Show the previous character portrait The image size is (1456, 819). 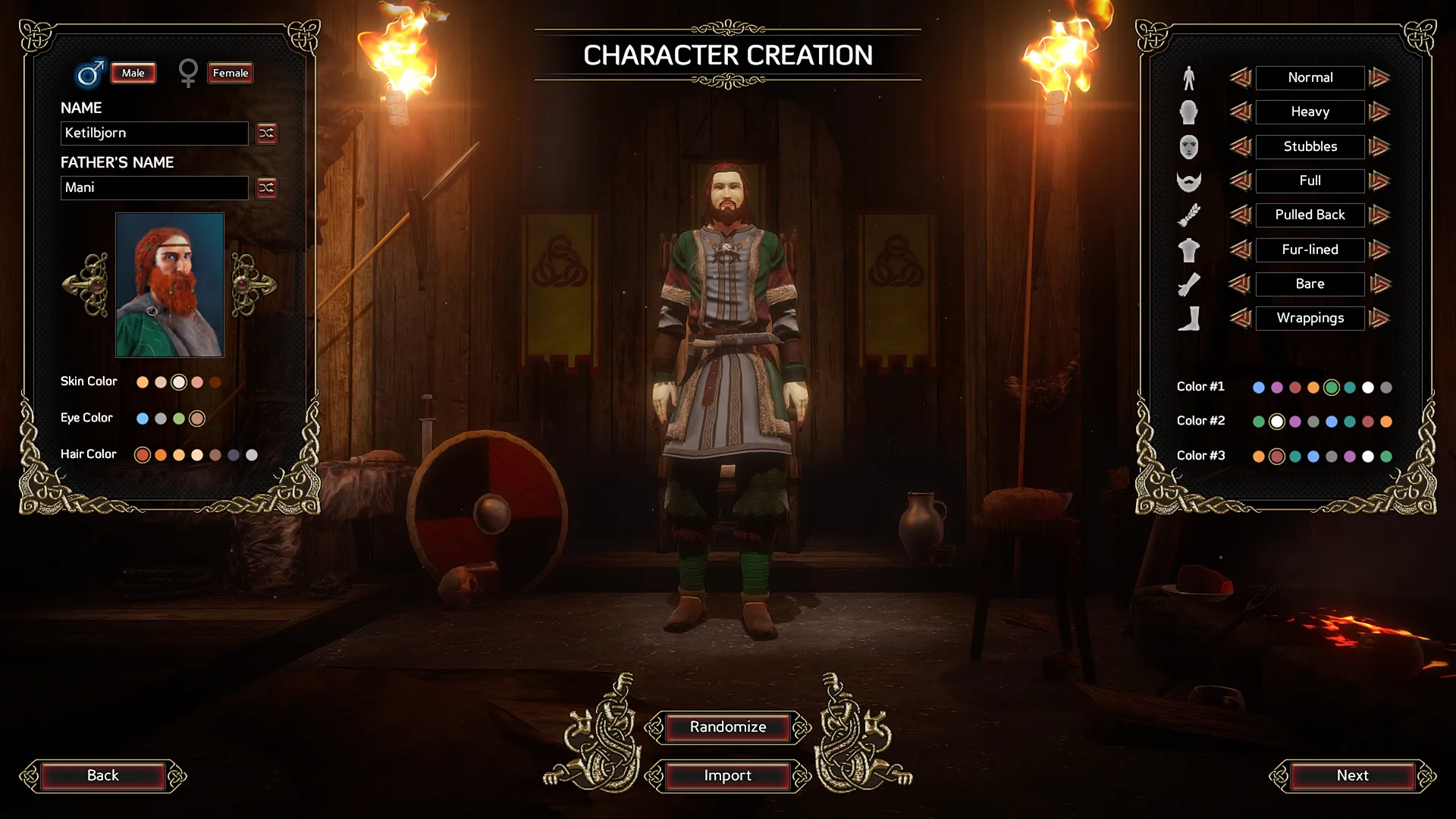tap(86, 285)
